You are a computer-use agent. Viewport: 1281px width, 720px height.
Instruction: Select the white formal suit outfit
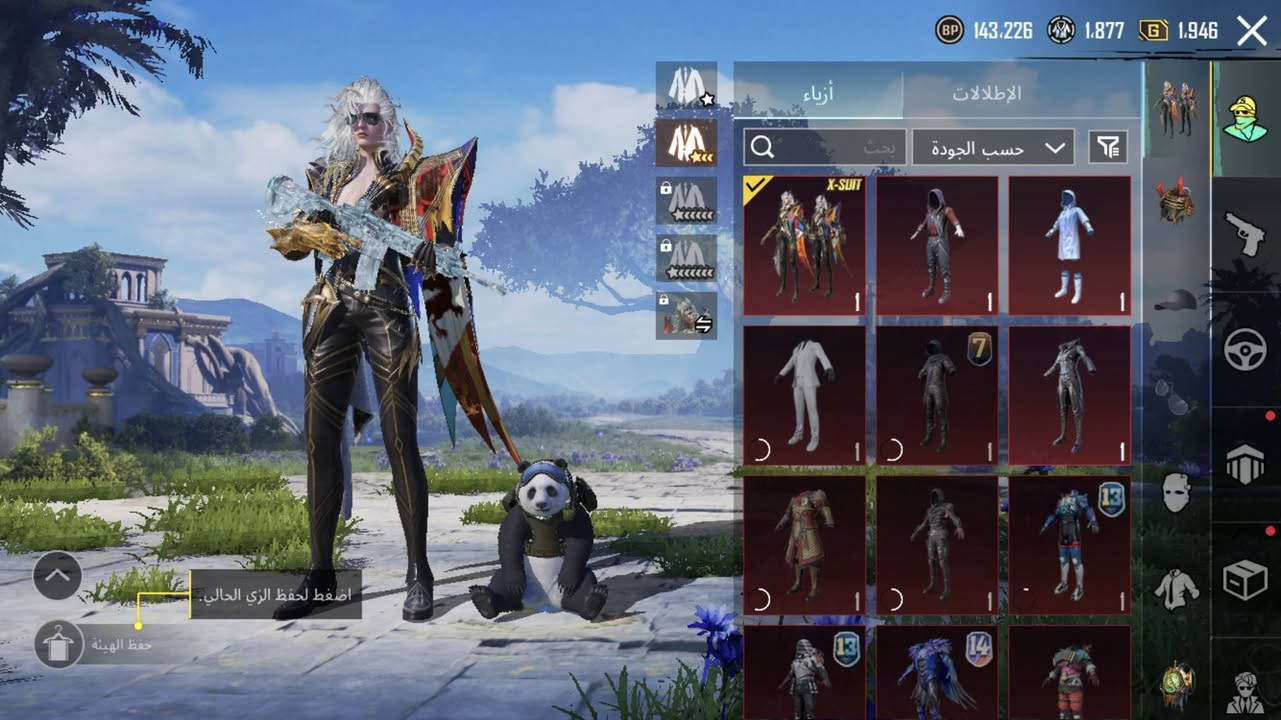804,396
